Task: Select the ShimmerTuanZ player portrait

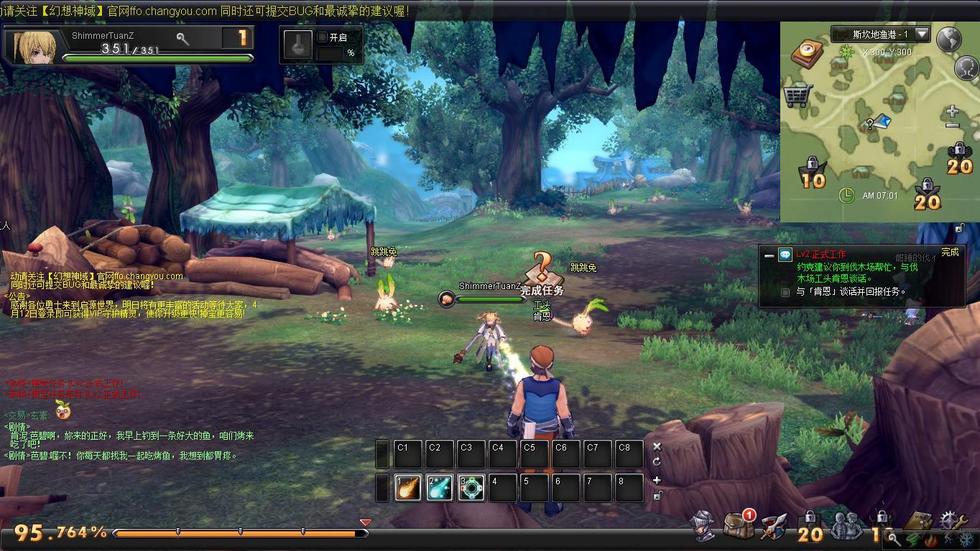Action: tap(34, 46)
